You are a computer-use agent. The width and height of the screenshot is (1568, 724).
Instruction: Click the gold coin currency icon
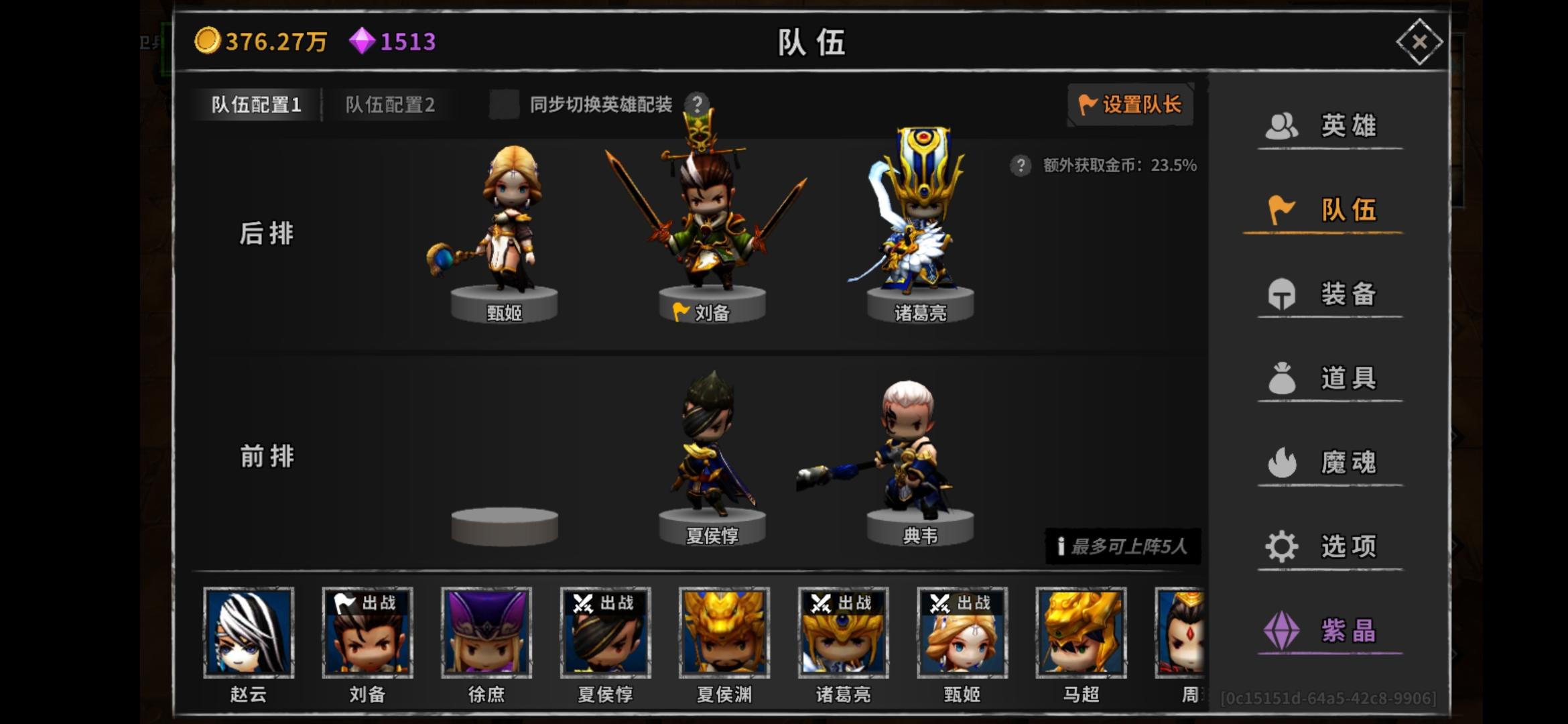point(210,41)
